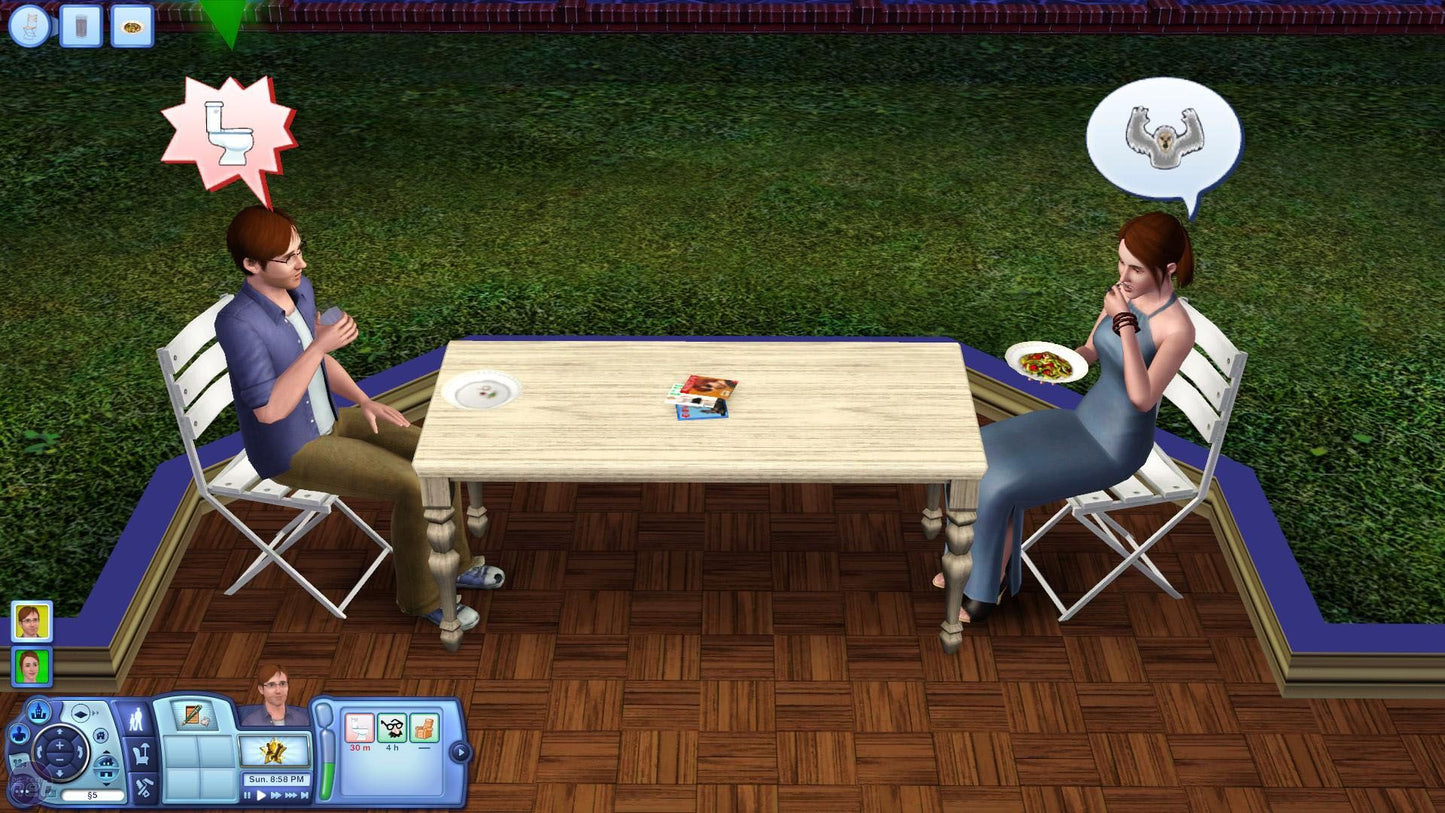This screenshot has width=1445, height=813.
Task: Open the opportunity via the pencil-notepad icon
Action: 194,715
